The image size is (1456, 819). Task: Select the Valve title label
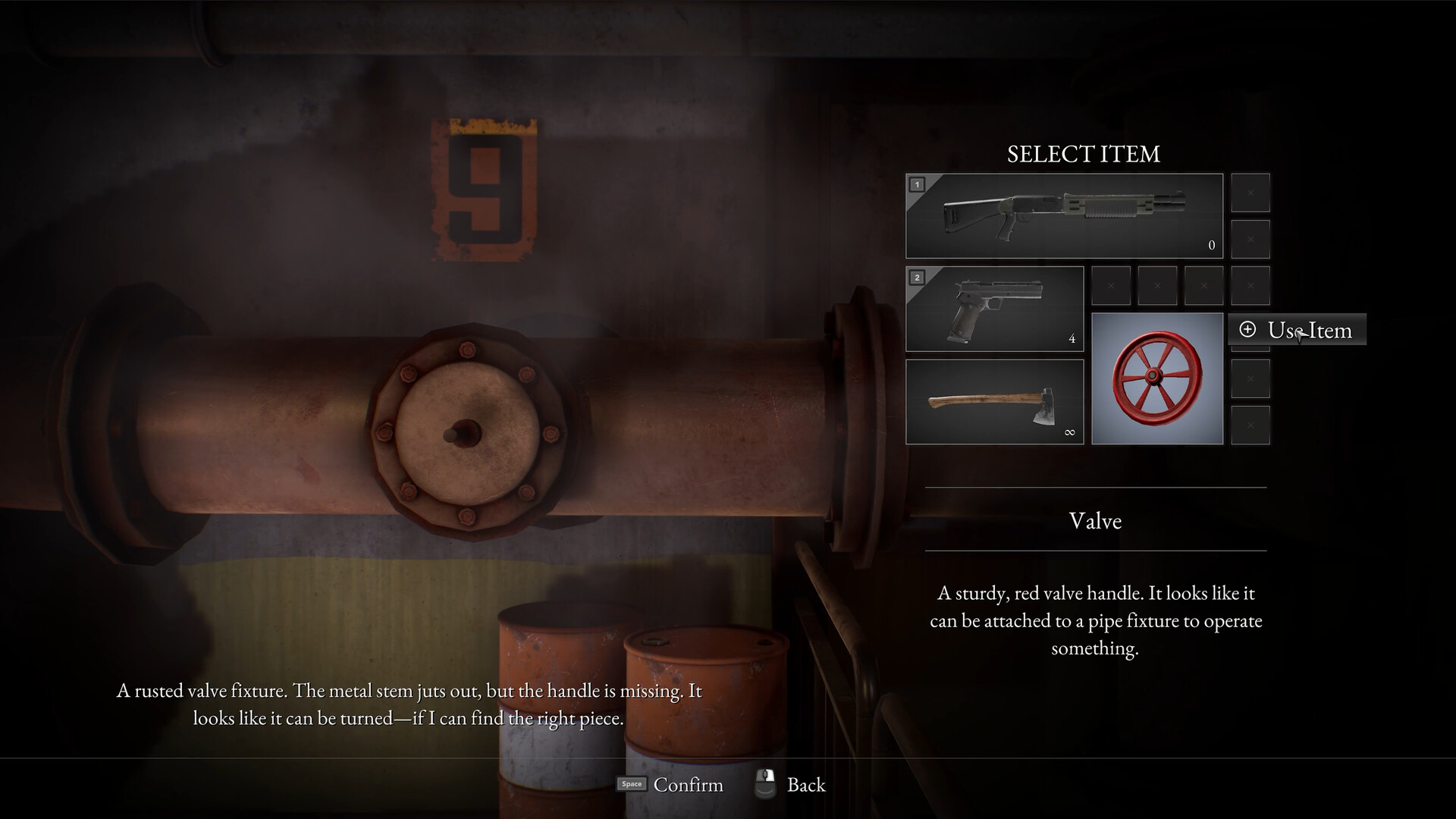1094,521
